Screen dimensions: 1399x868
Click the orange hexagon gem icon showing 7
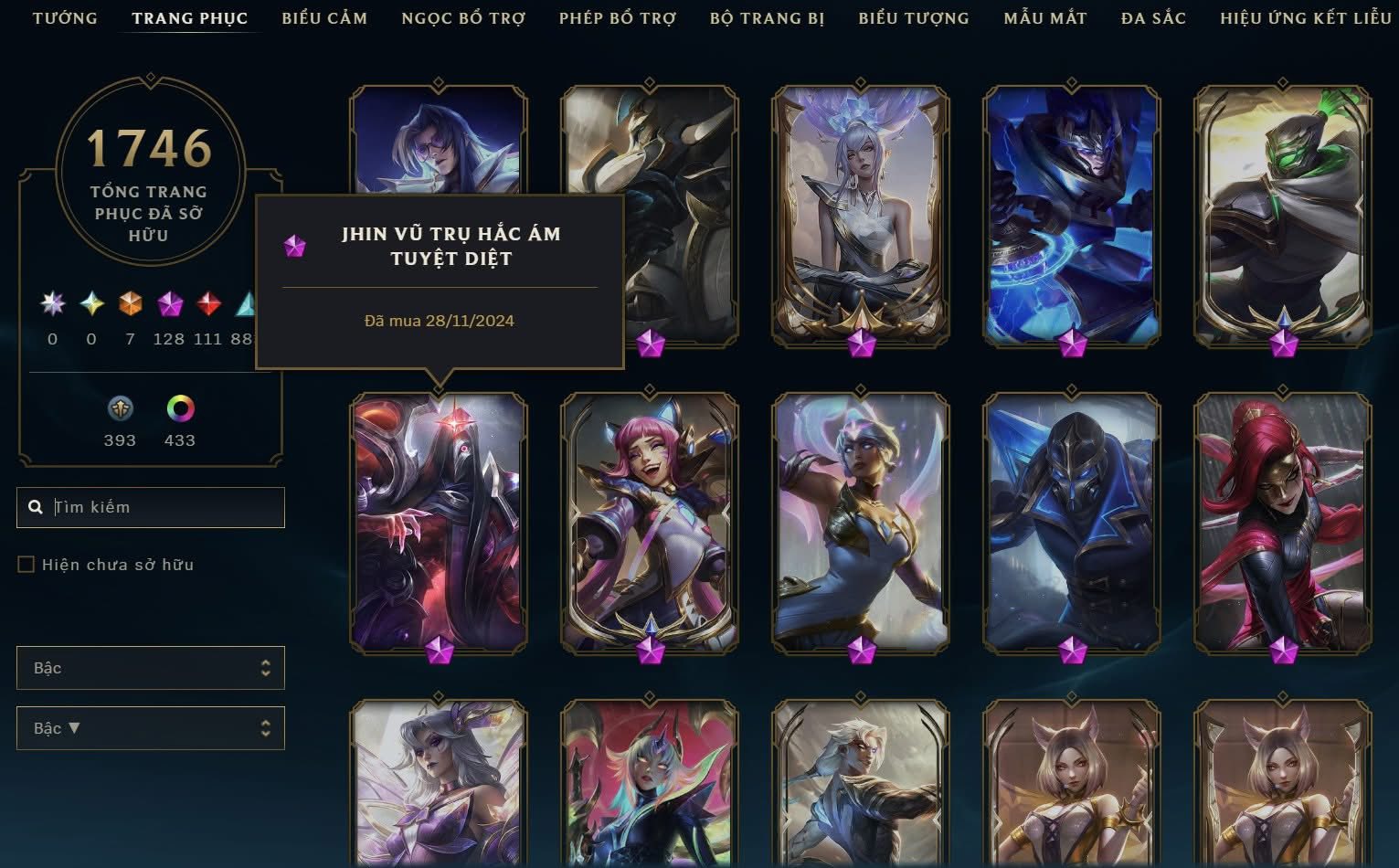point(129,304)
